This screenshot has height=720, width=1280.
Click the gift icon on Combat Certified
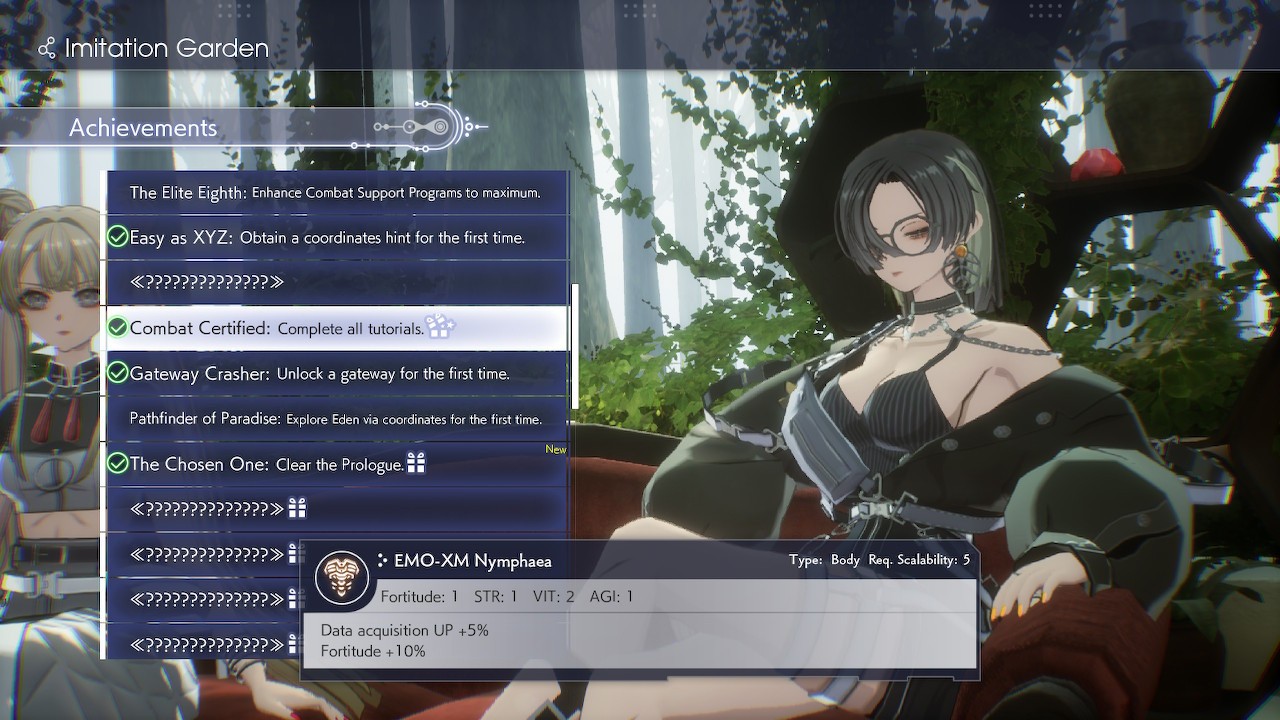tap(440, 326)
